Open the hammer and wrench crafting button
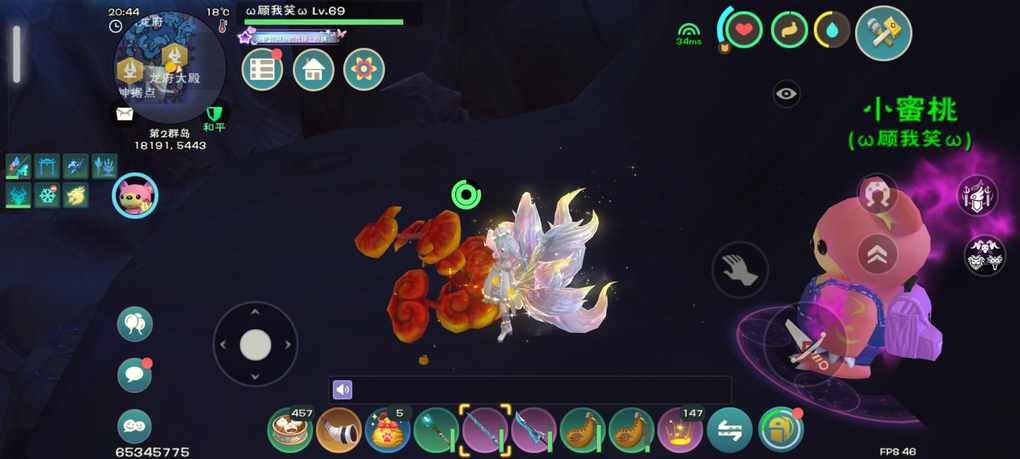This screenshot has height=459, width=1020. tap(883, 31)
